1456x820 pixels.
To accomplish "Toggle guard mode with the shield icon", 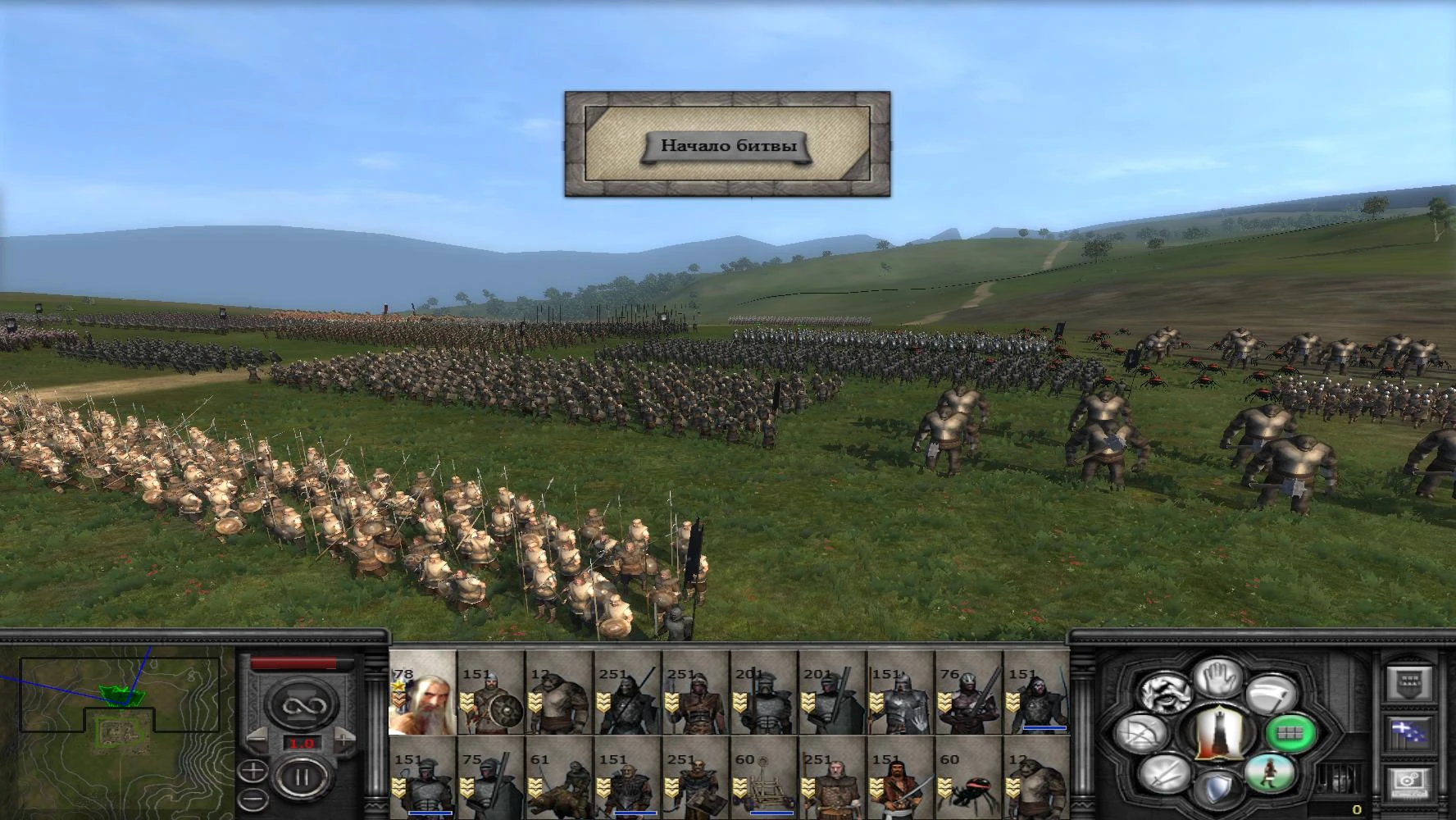I will 1220,788.
